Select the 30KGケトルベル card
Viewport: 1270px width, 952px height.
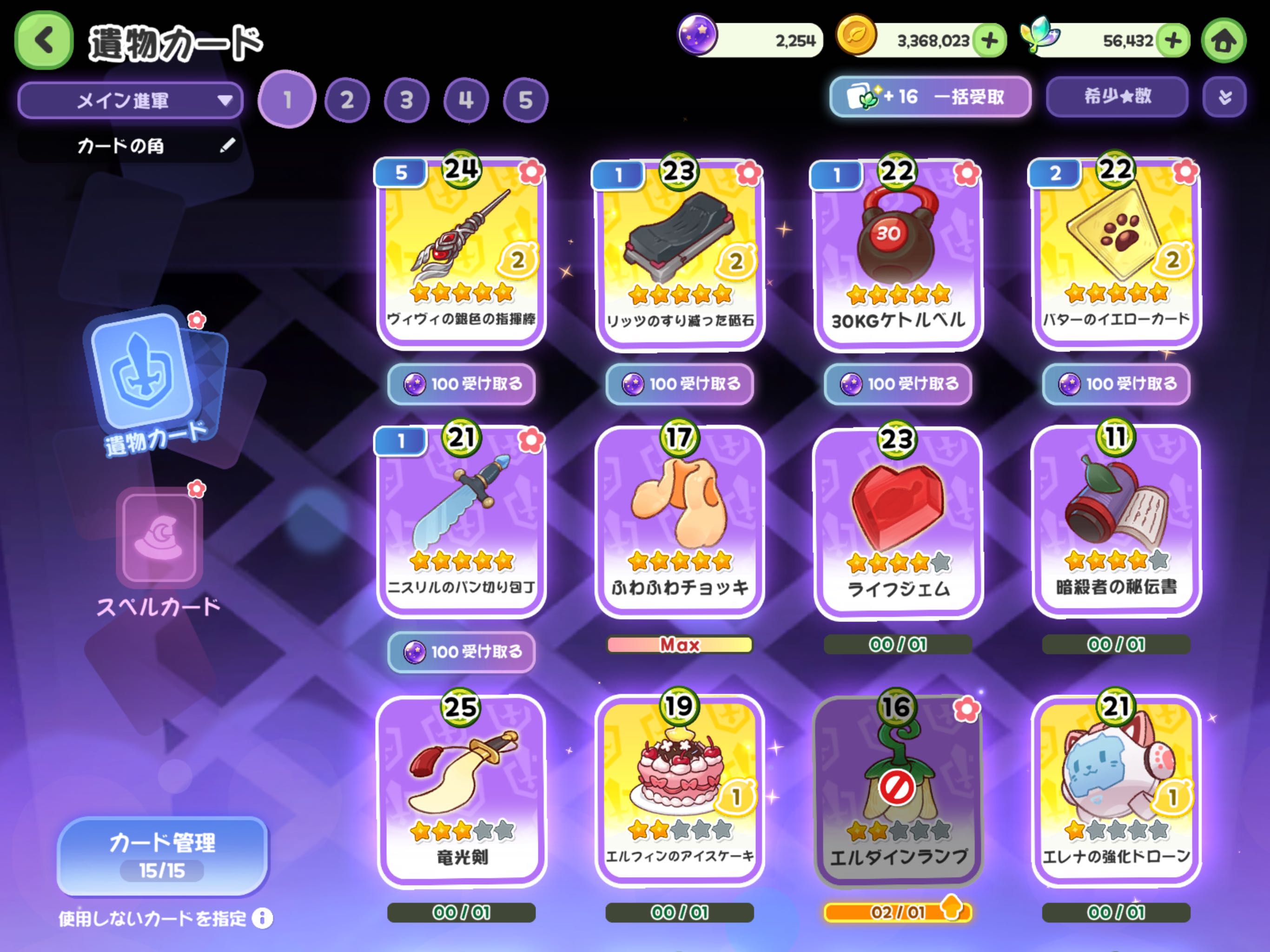(898, 252)
